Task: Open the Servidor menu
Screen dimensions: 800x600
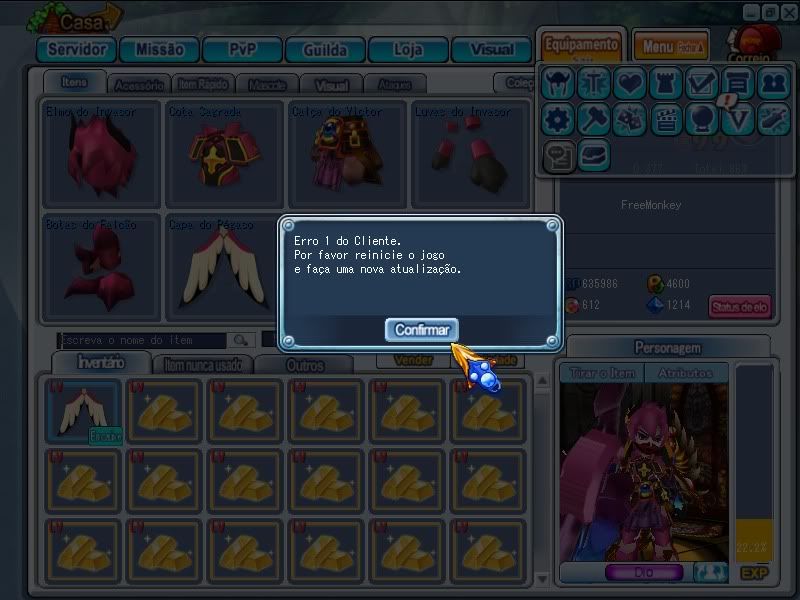Action: (x=76, y=49)
